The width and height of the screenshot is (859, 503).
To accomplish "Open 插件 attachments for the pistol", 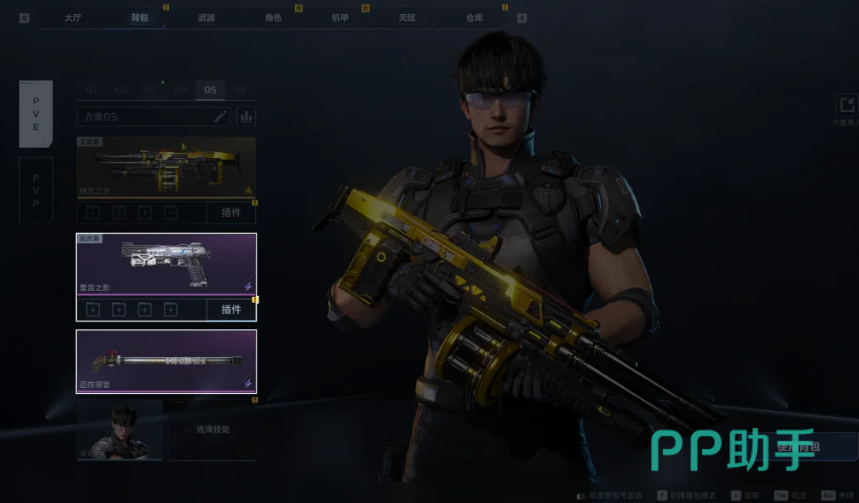I will 231,309.
